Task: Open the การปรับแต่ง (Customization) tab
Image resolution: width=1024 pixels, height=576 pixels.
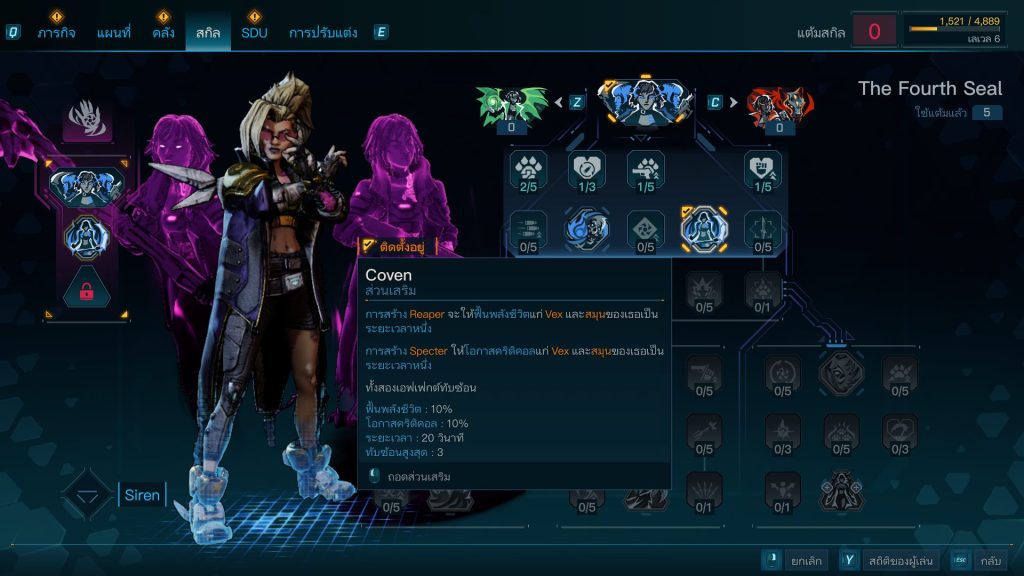Action: coord(322,32)
